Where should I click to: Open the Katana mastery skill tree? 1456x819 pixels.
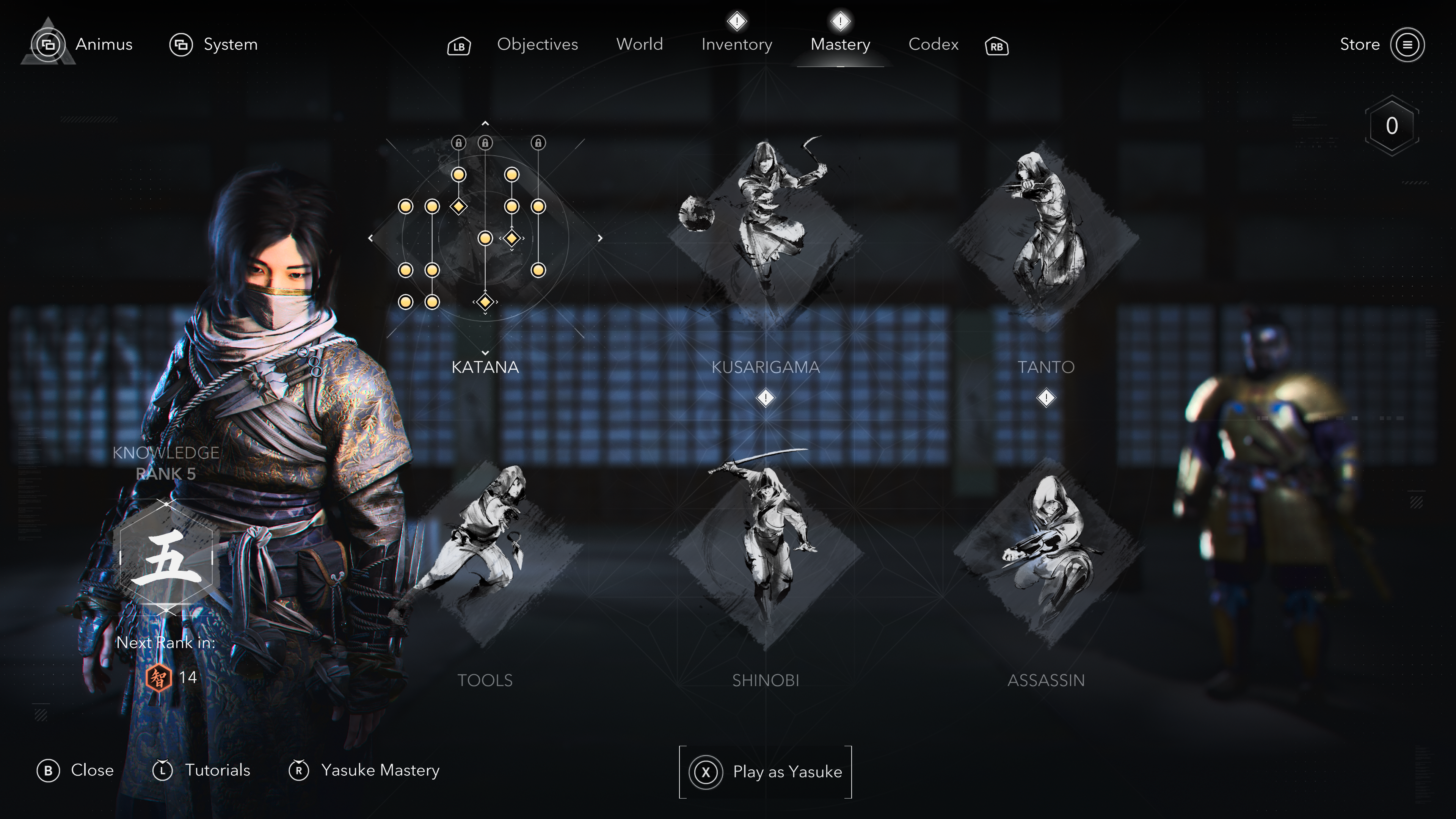coord(485,237)
